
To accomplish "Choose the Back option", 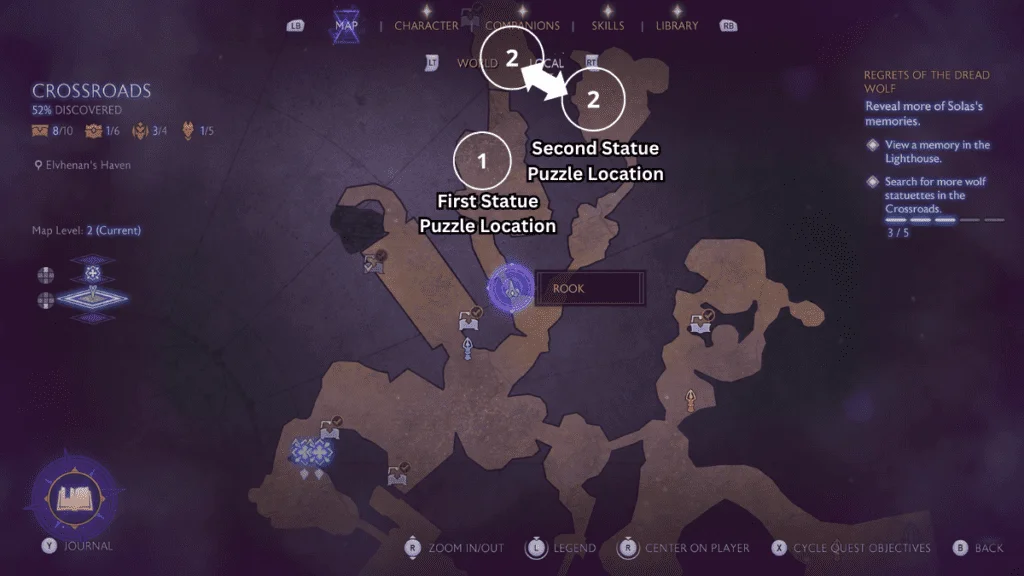I will [x=988, y=548].
